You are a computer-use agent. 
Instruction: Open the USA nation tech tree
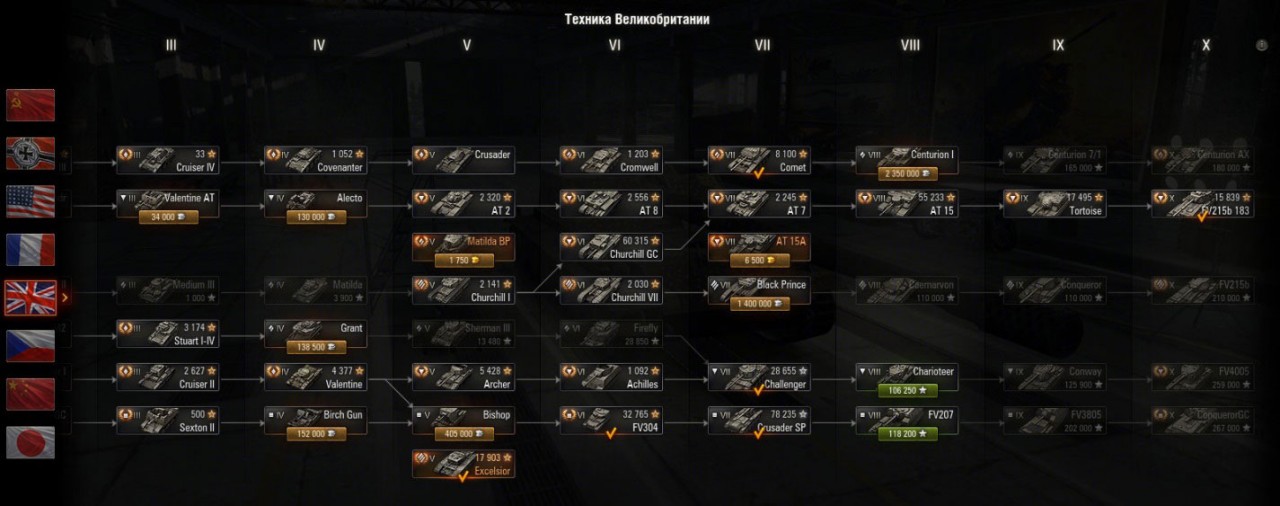coord(30,201)
